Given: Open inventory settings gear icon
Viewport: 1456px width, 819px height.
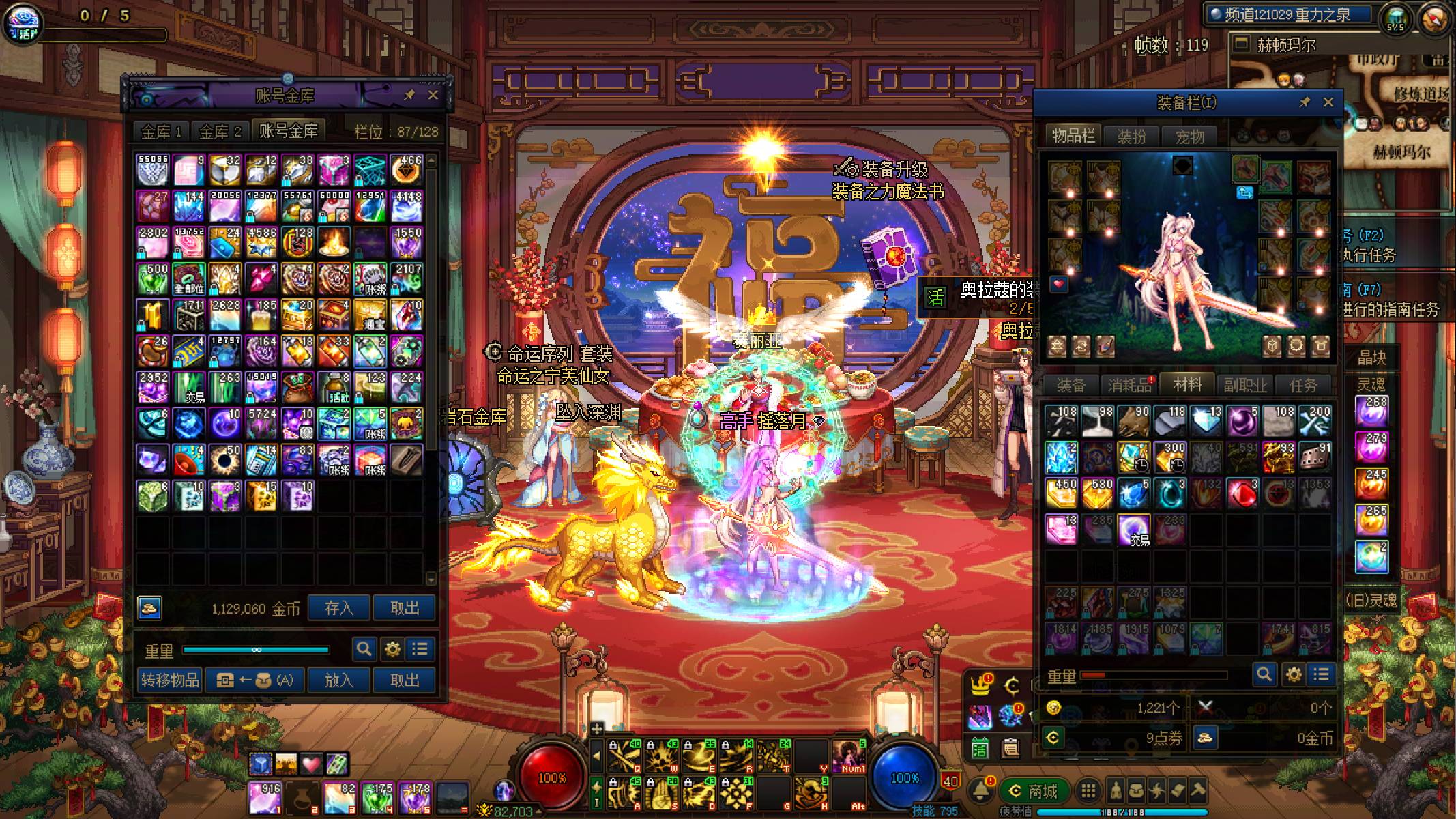Looking at the screenshot, I should 1293,675.
